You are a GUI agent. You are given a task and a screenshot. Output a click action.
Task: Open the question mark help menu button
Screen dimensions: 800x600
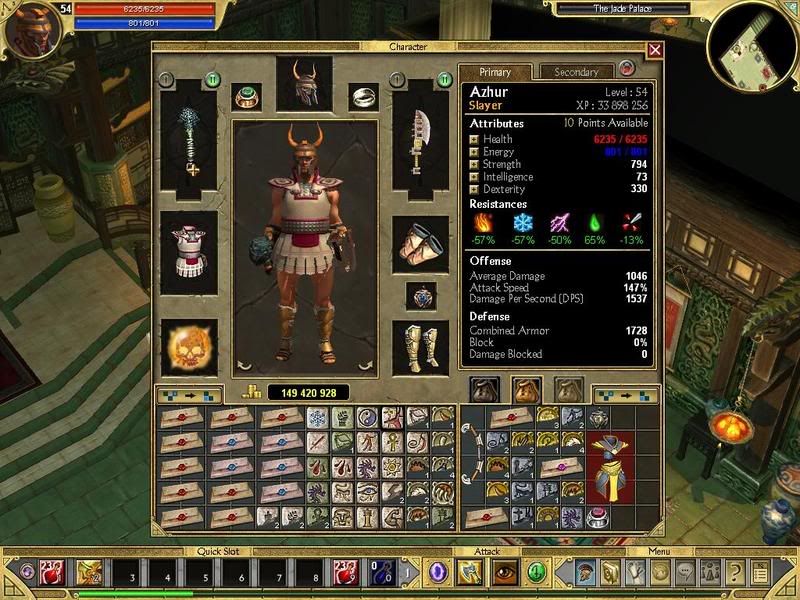point(735,574)
